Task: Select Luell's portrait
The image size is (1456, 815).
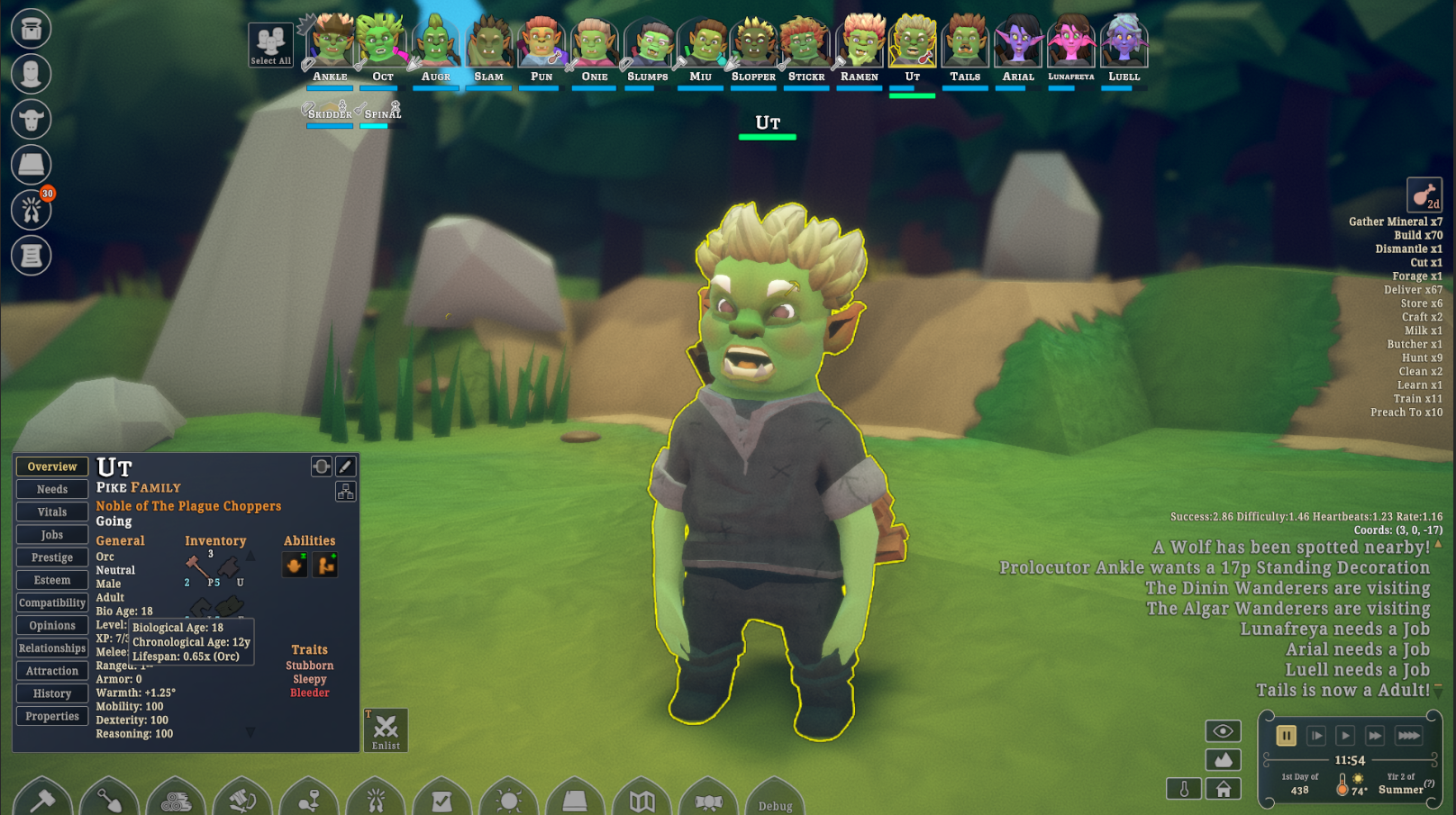Action: (x=1124, y=43)
